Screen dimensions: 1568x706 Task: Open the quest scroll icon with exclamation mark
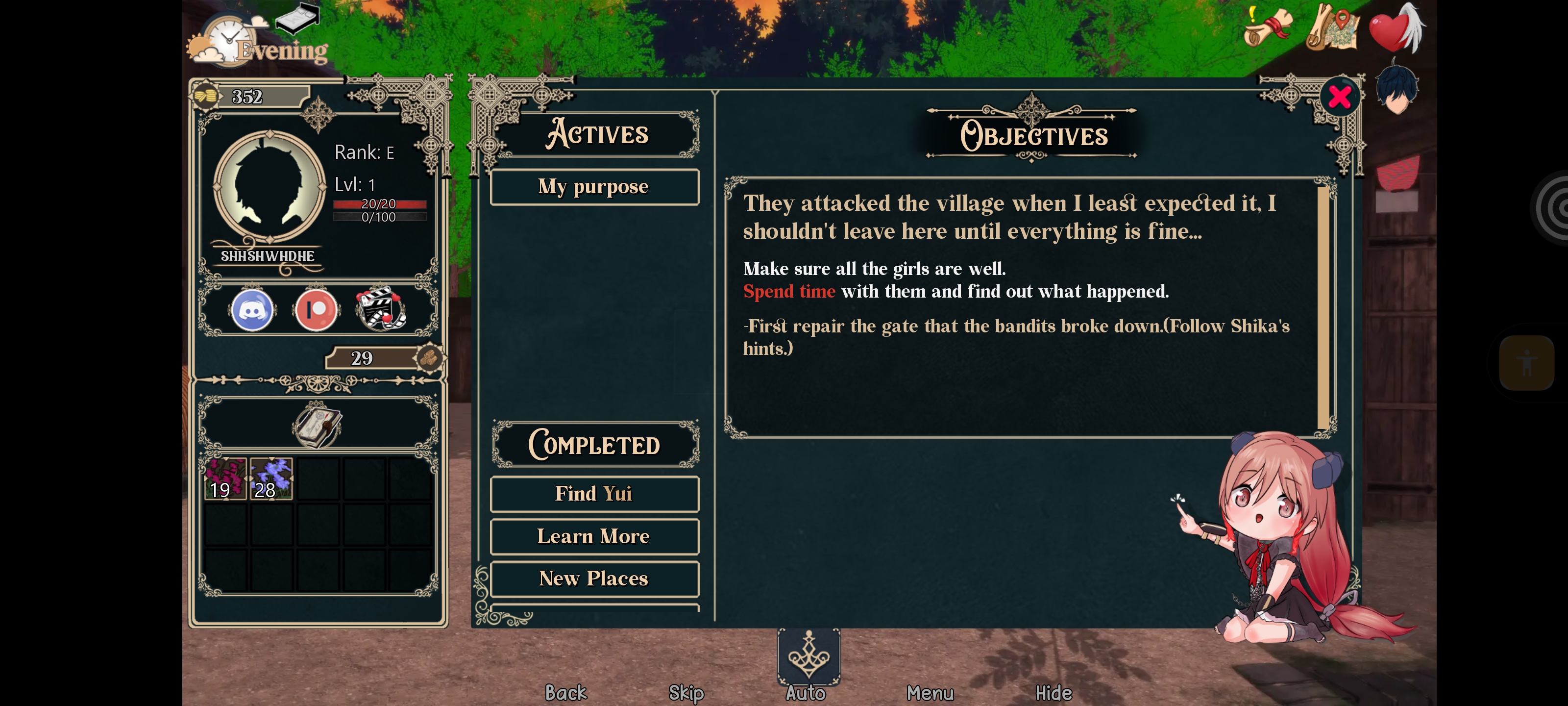coord(1268,27)
